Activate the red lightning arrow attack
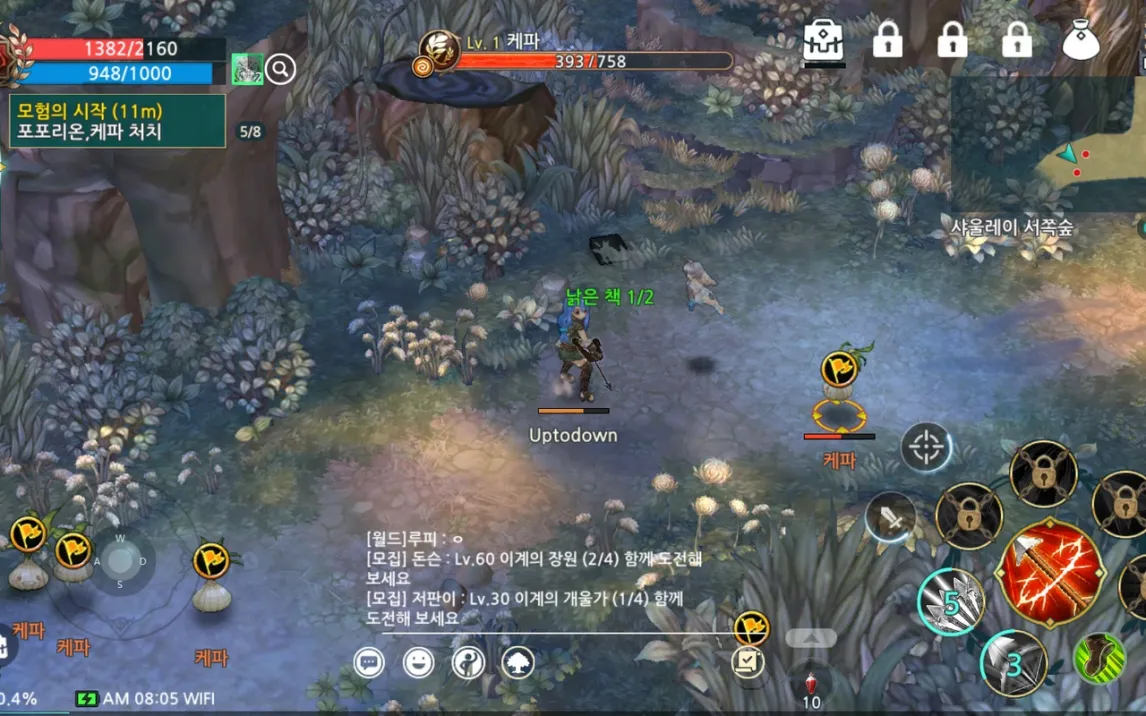The width and height of the screenshot is (1146, 716). pyautogui.click(x=1050, y=573)
